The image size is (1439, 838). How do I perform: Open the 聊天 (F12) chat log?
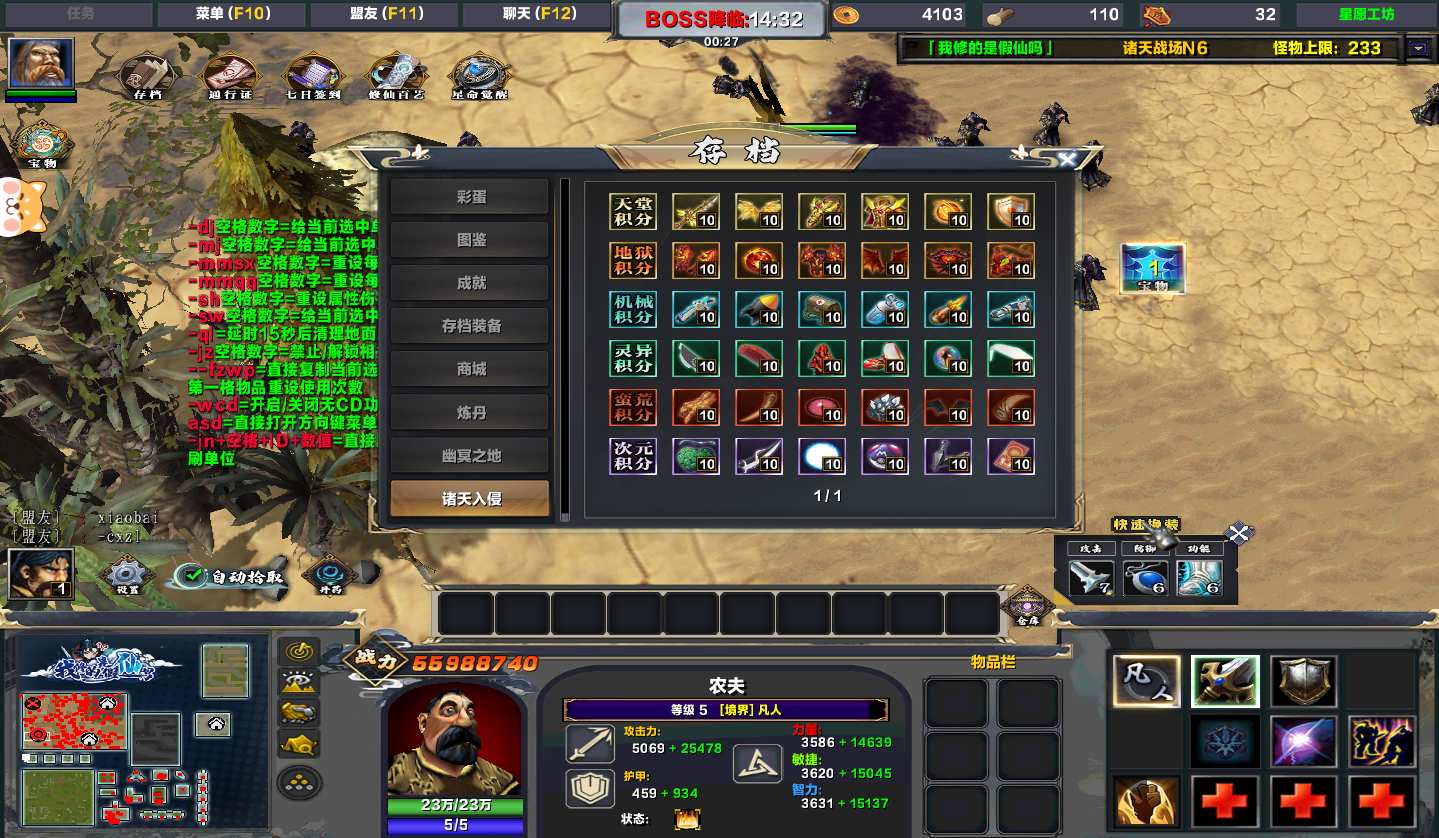point(539,14)
